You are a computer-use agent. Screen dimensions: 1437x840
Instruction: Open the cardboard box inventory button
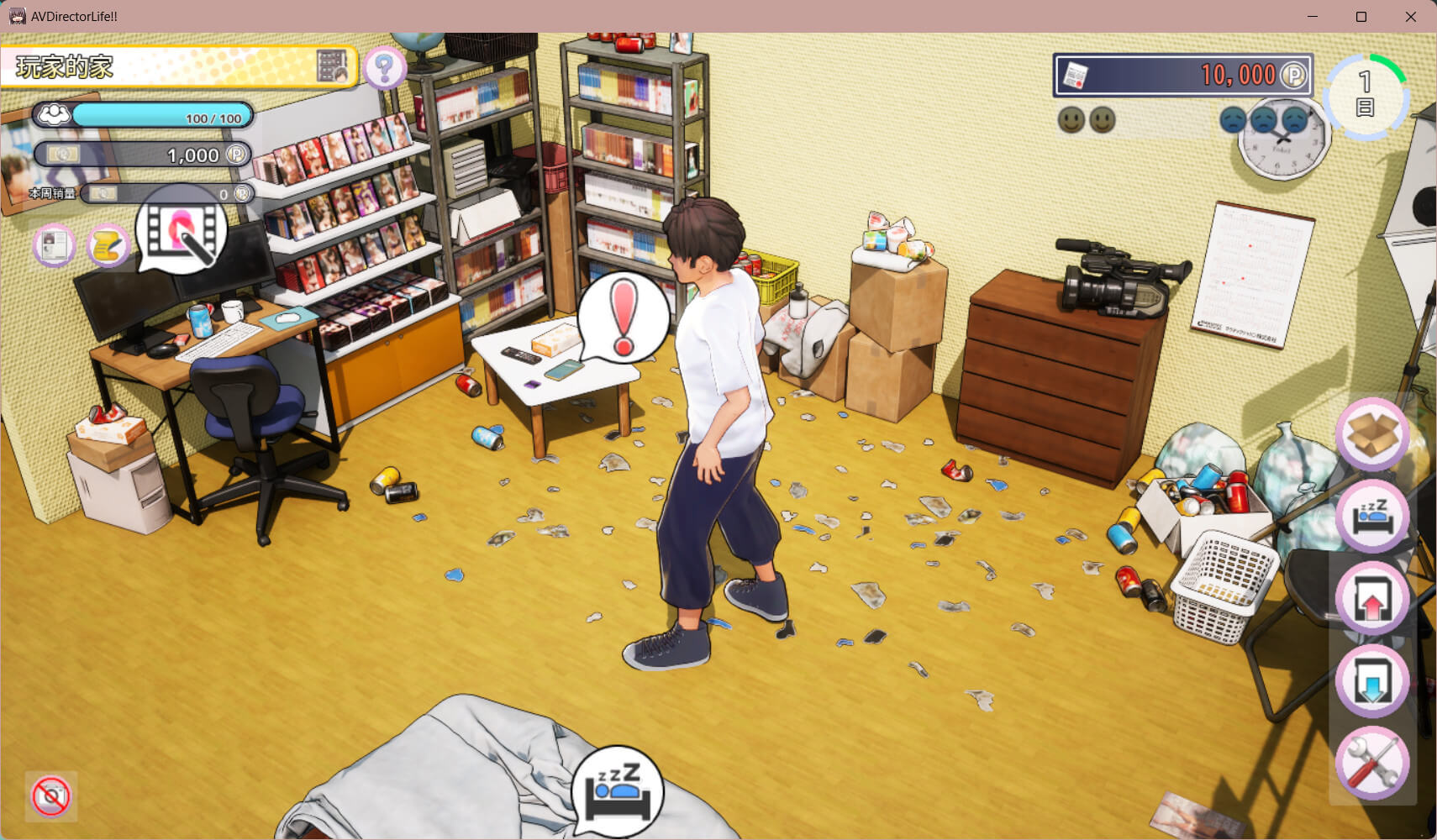click(x=1372, y=433)
